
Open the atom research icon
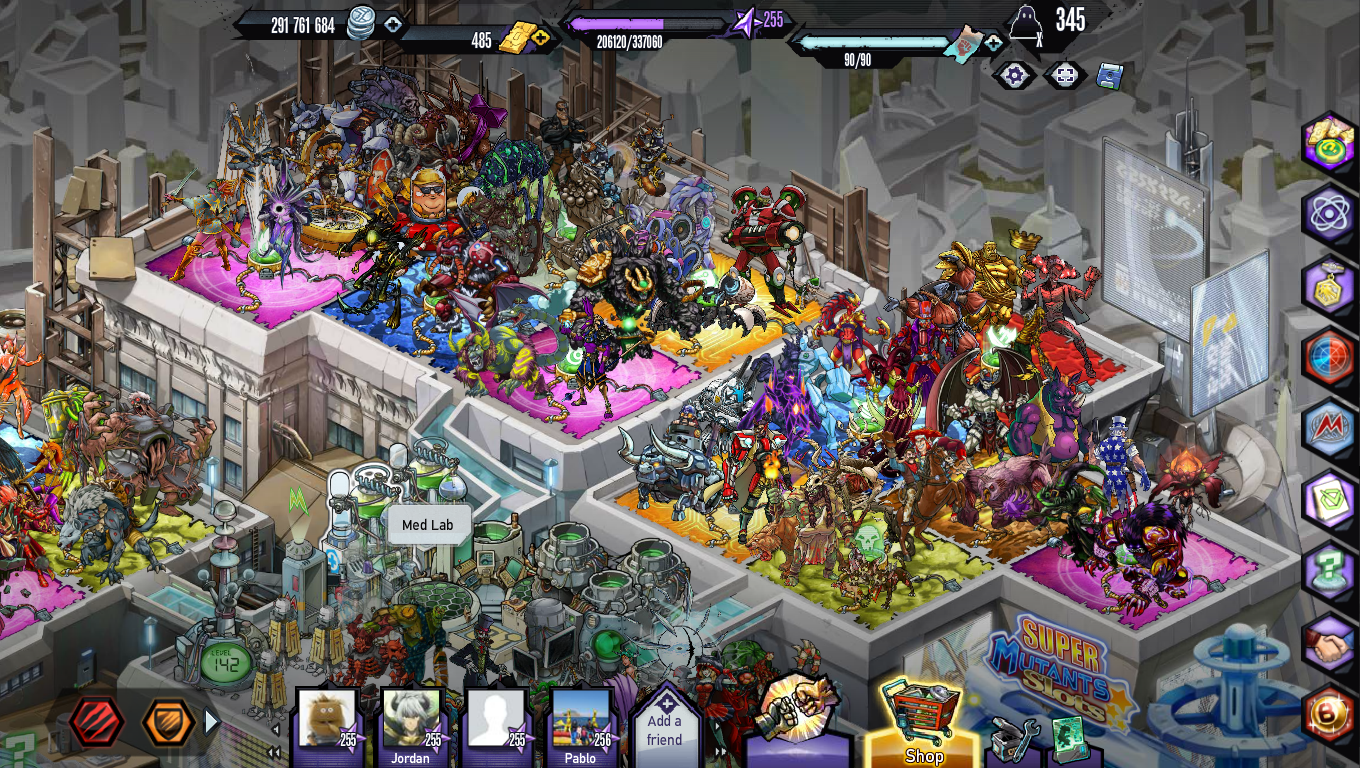[1329, 213]
